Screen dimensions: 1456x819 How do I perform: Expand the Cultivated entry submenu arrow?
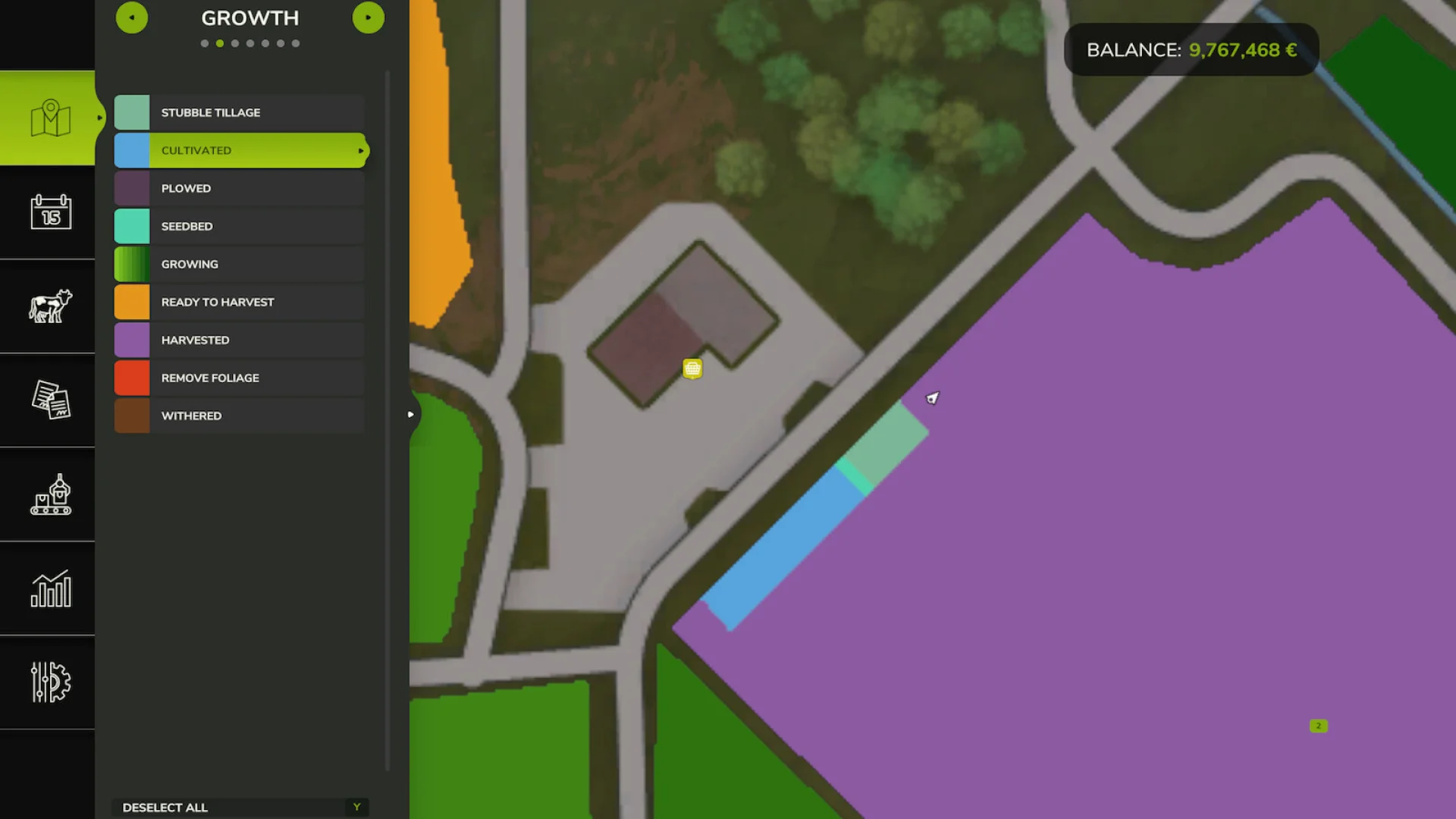(359, 150)
